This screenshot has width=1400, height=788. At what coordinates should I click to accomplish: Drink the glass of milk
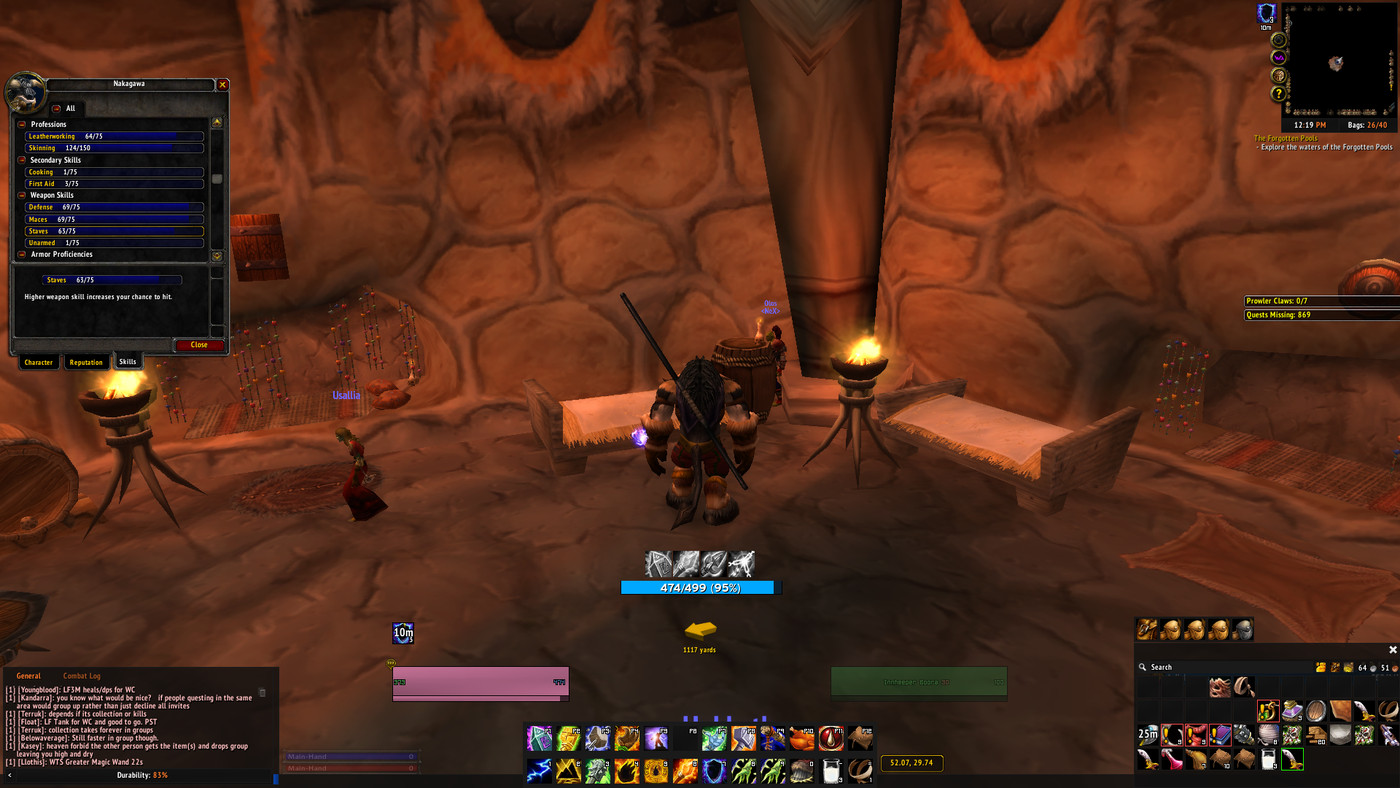(832, 771)
